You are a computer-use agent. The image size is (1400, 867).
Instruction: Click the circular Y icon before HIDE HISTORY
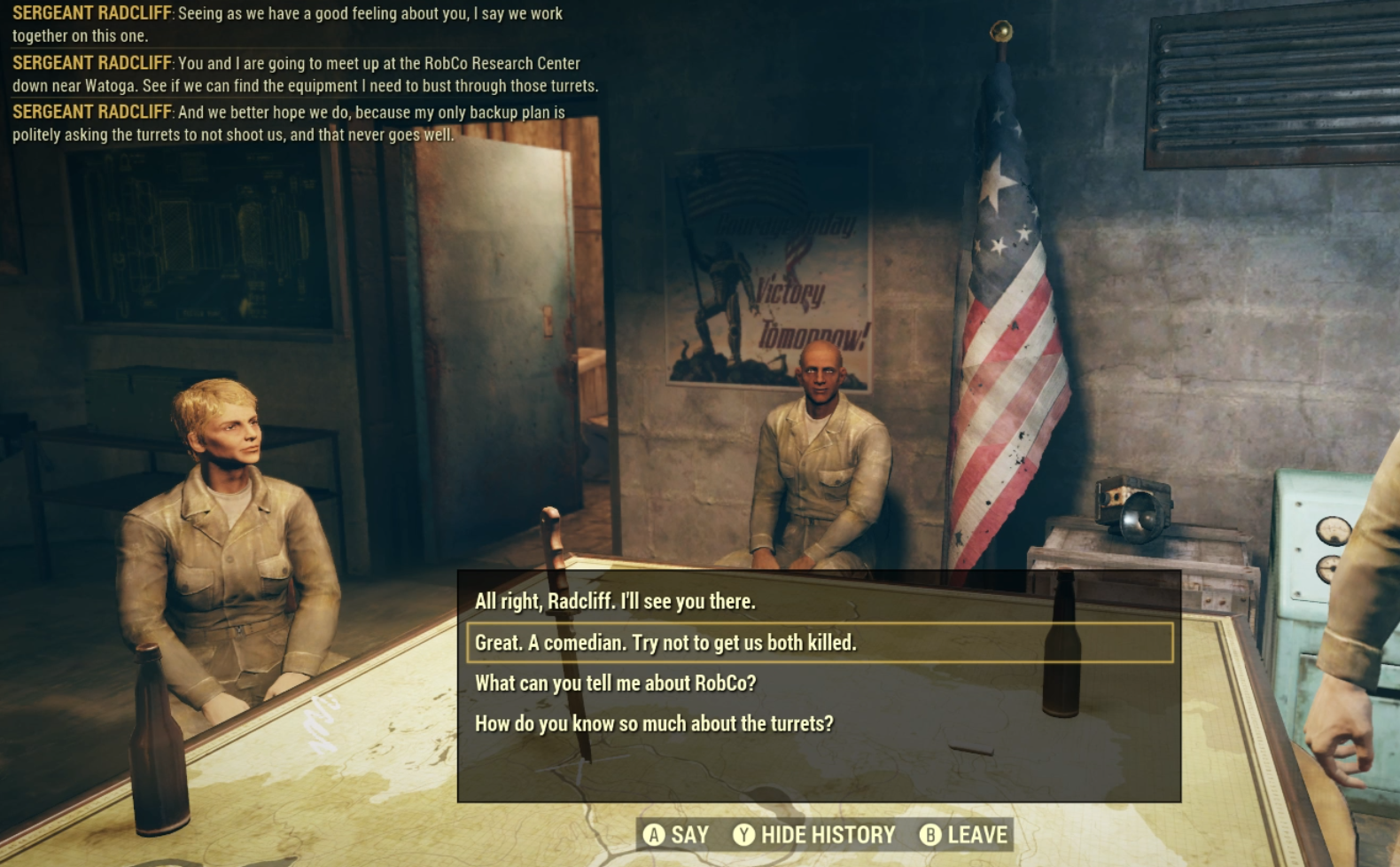click(x=747, y=834)
